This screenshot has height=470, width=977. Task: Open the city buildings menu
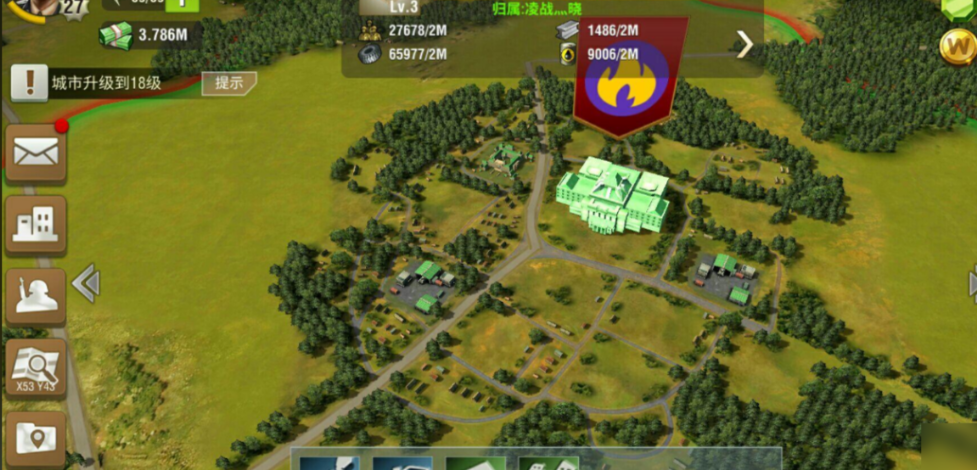[x=36, y=226]
